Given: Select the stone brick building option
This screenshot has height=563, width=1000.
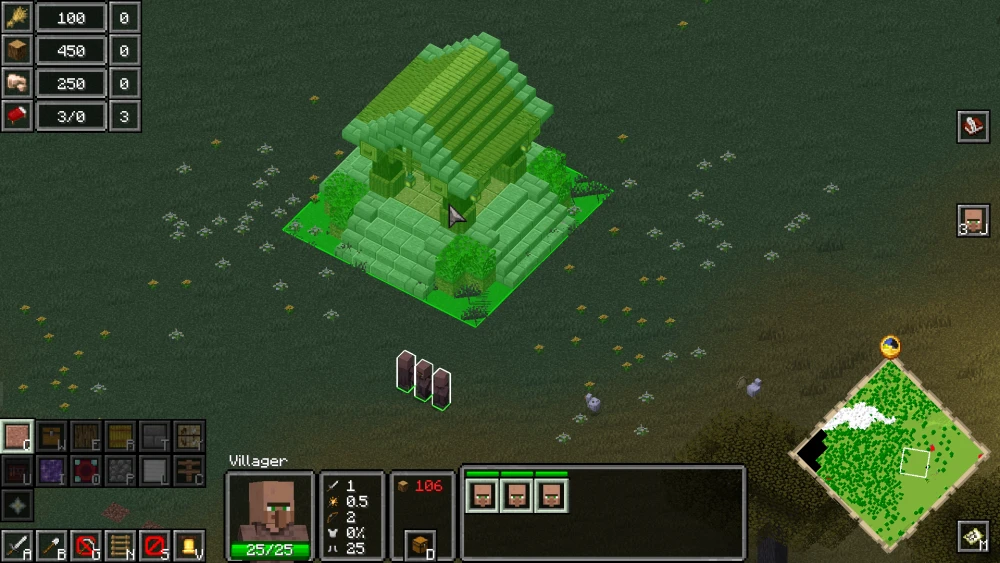Looking at the screenshot, I should 154,435.
